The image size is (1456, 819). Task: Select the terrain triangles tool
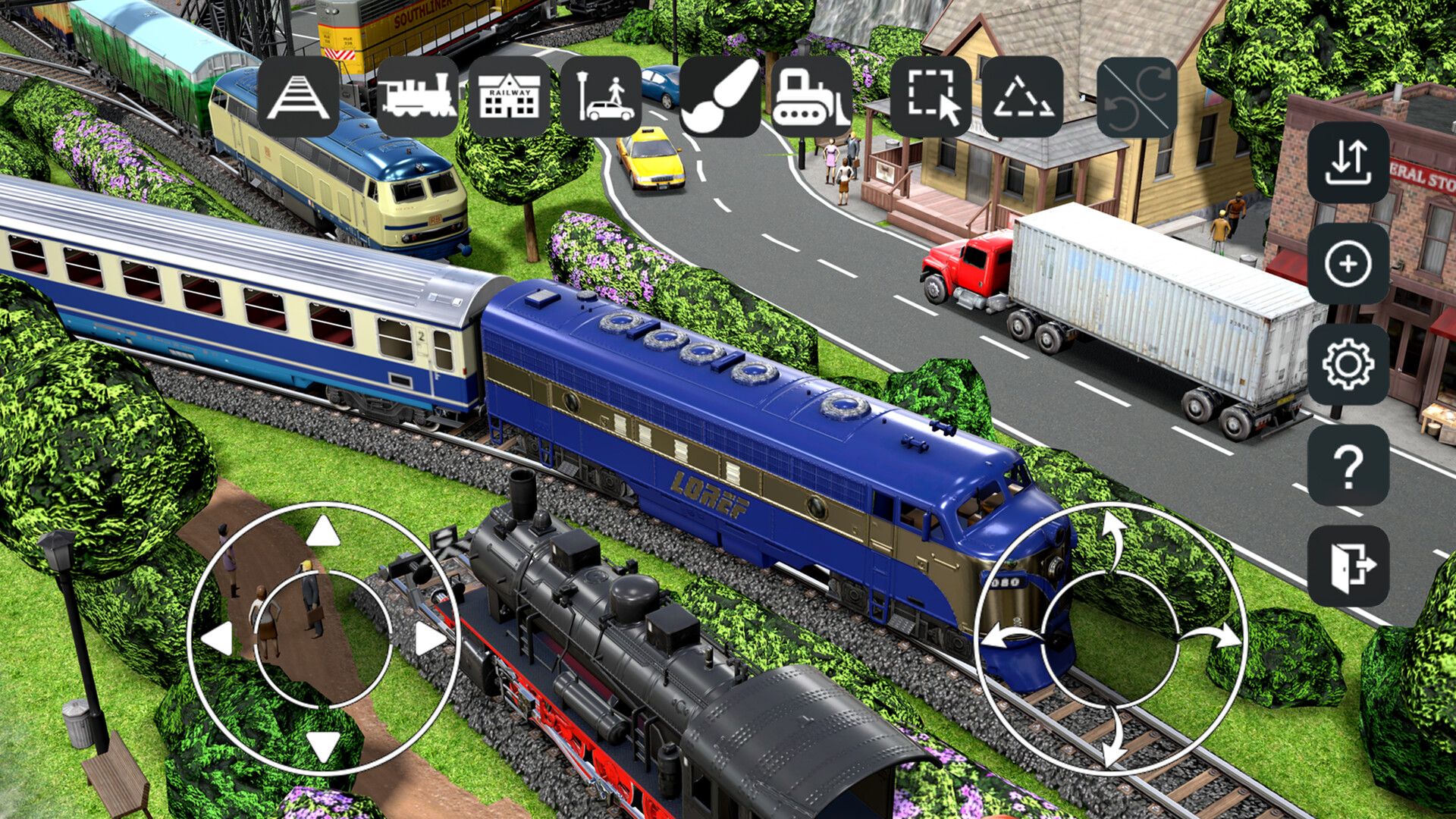click(x=1025, y=97)
